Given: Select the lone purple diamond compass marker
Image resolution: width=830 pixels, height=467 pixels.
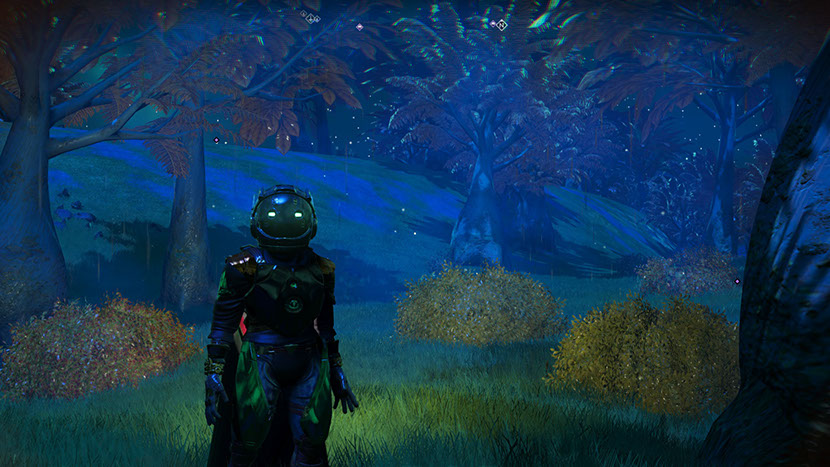Looking at the screenshot, I should pyautogui.click(x=359, y=27).
